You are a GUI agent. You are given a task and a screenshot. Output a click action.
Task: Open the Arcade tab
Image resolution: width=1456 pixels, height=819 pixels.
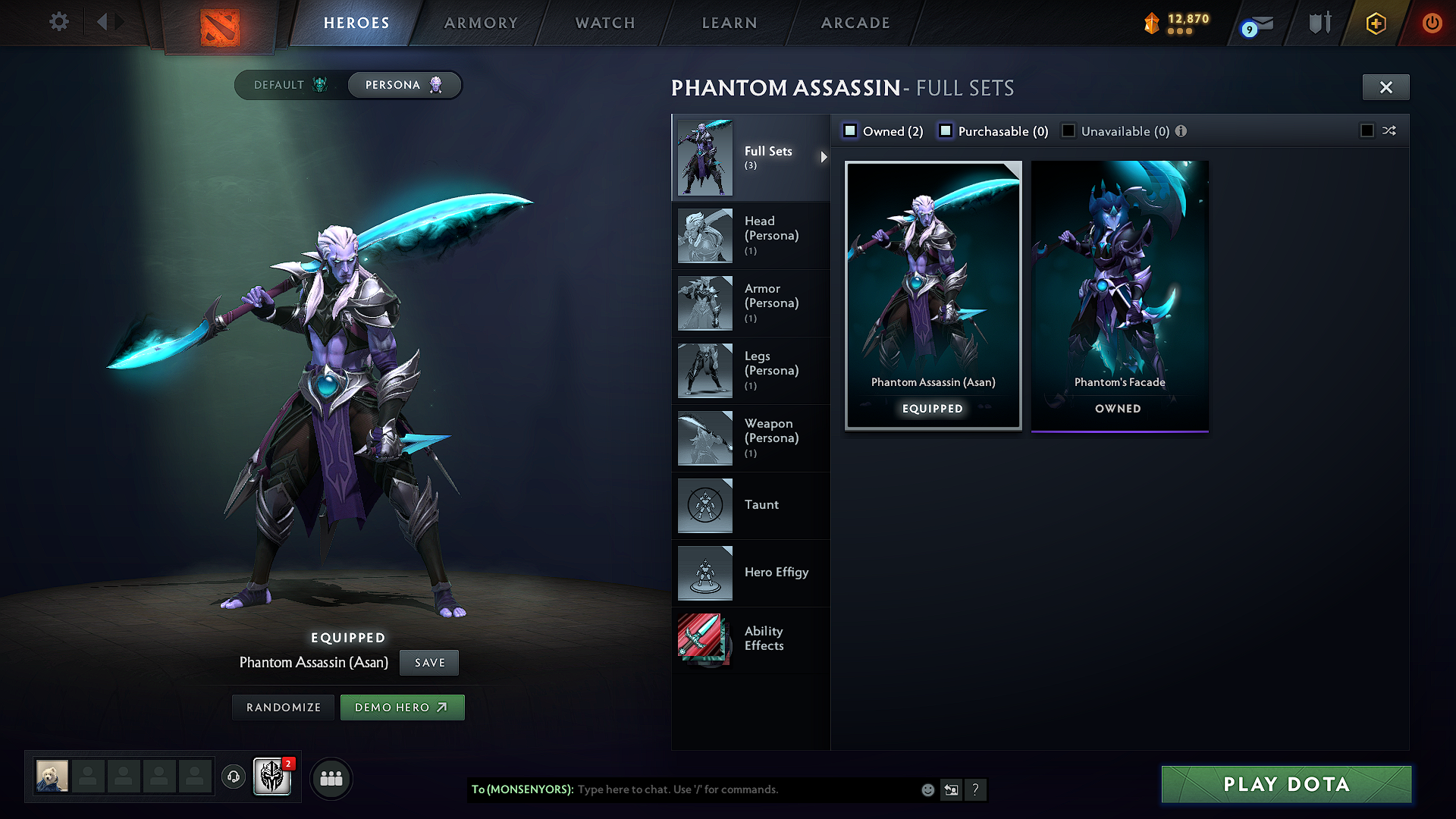855,23
